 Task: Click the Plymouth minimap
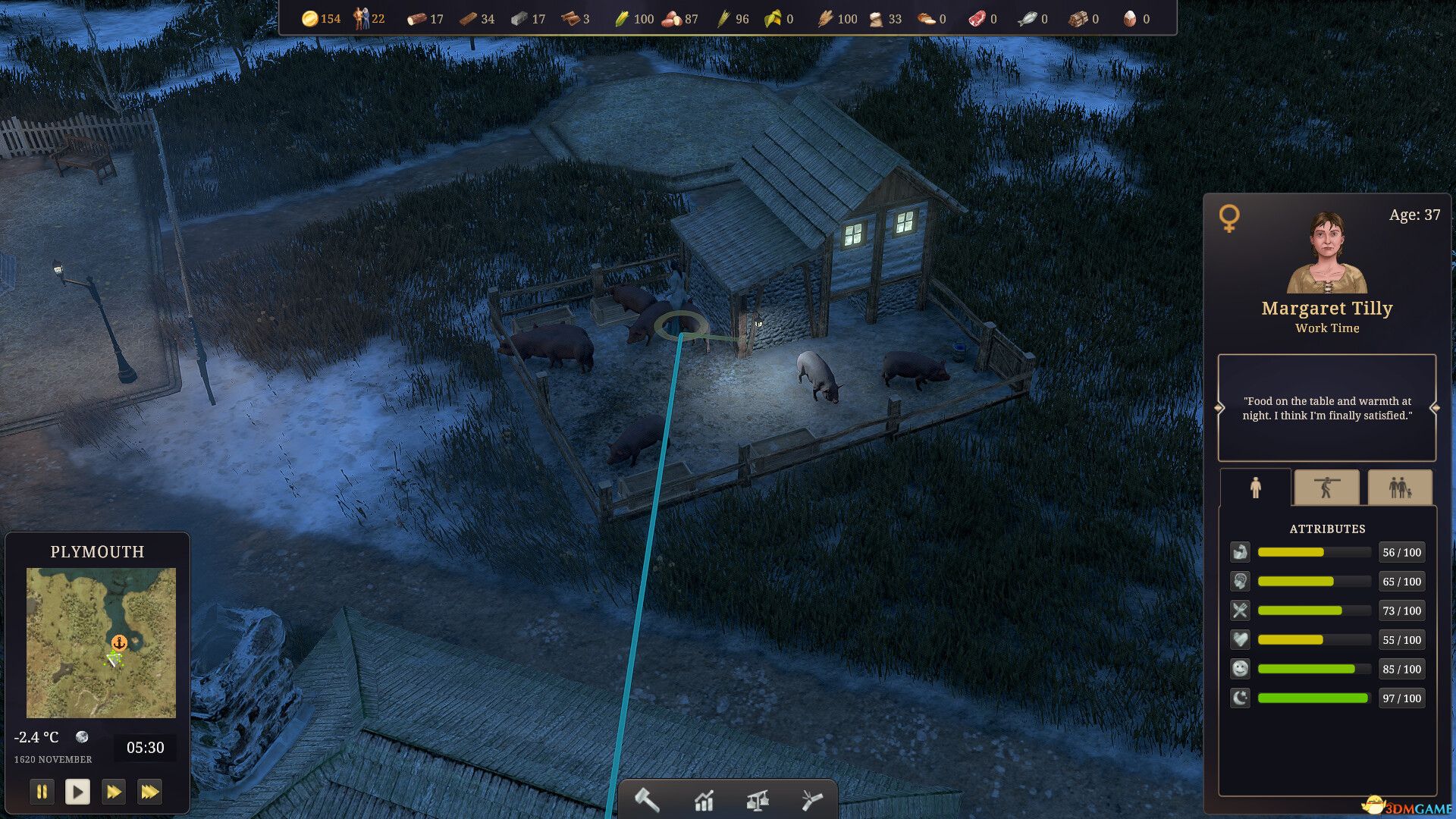(x=101, y=642)
